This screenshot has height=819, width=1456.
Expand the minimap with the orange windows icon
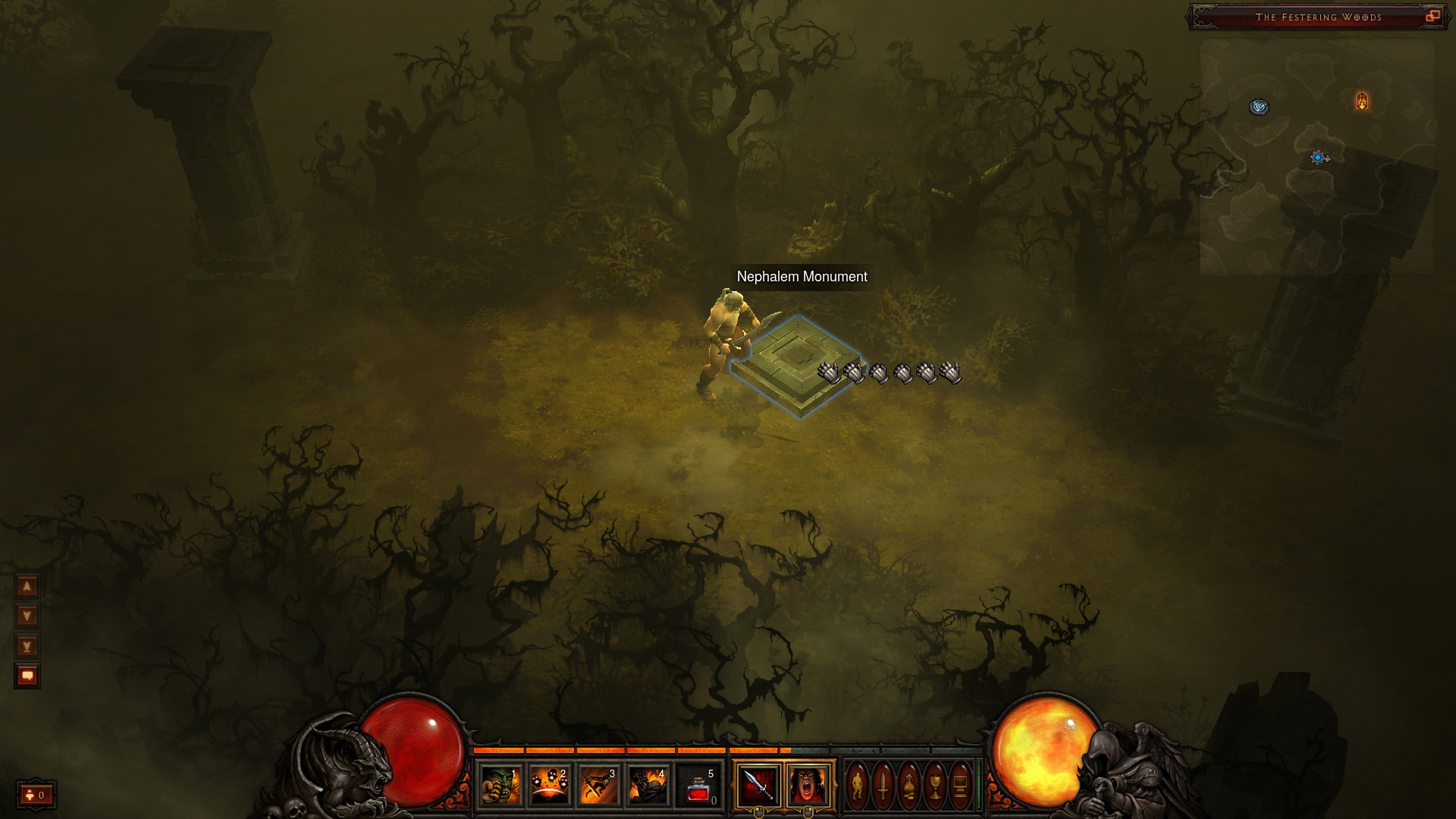[1432, 16]
